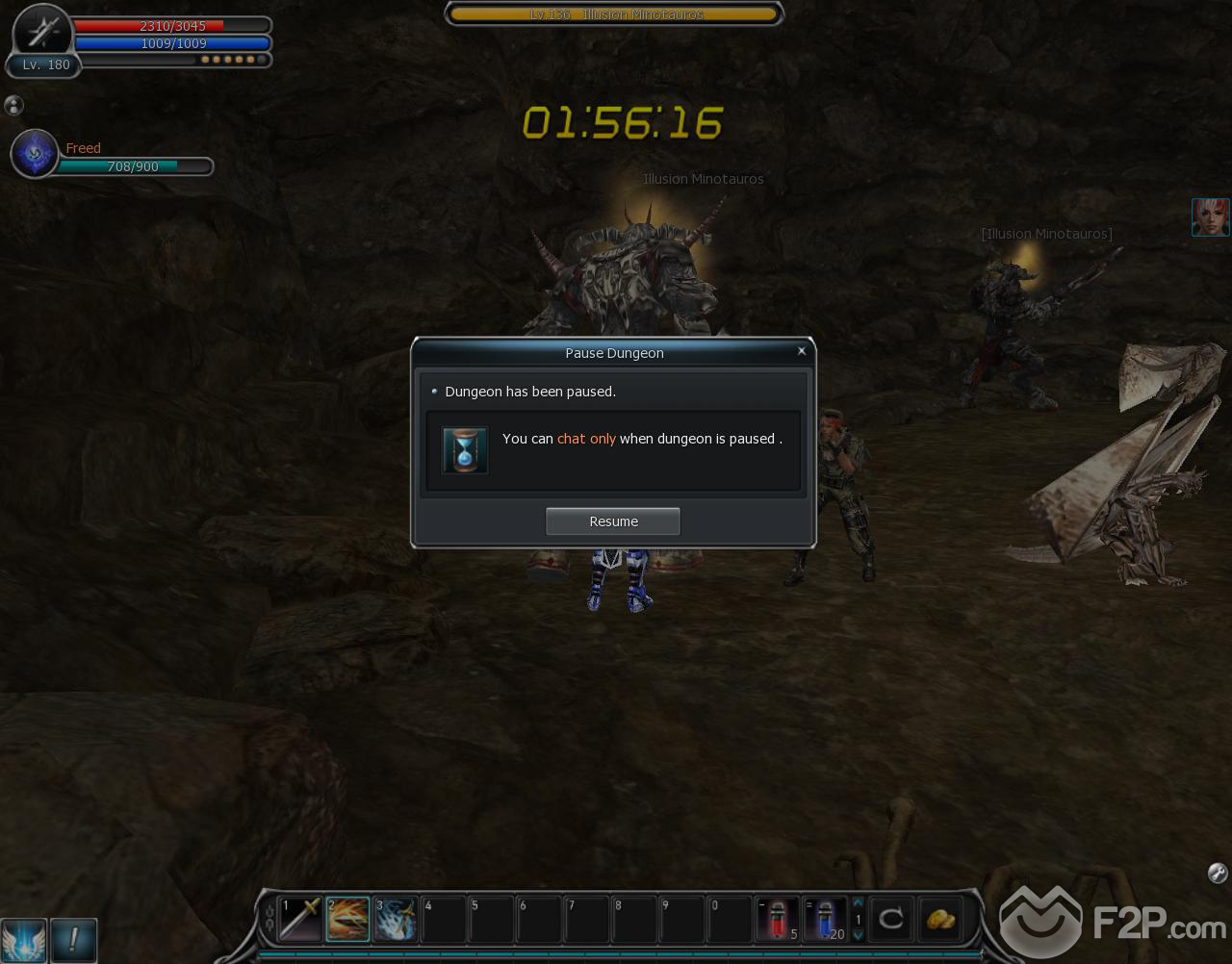Image resolution: width=1232 pixels, height=964 pixels.
Task: Open the gold coins pickup button
Action: 939,919
